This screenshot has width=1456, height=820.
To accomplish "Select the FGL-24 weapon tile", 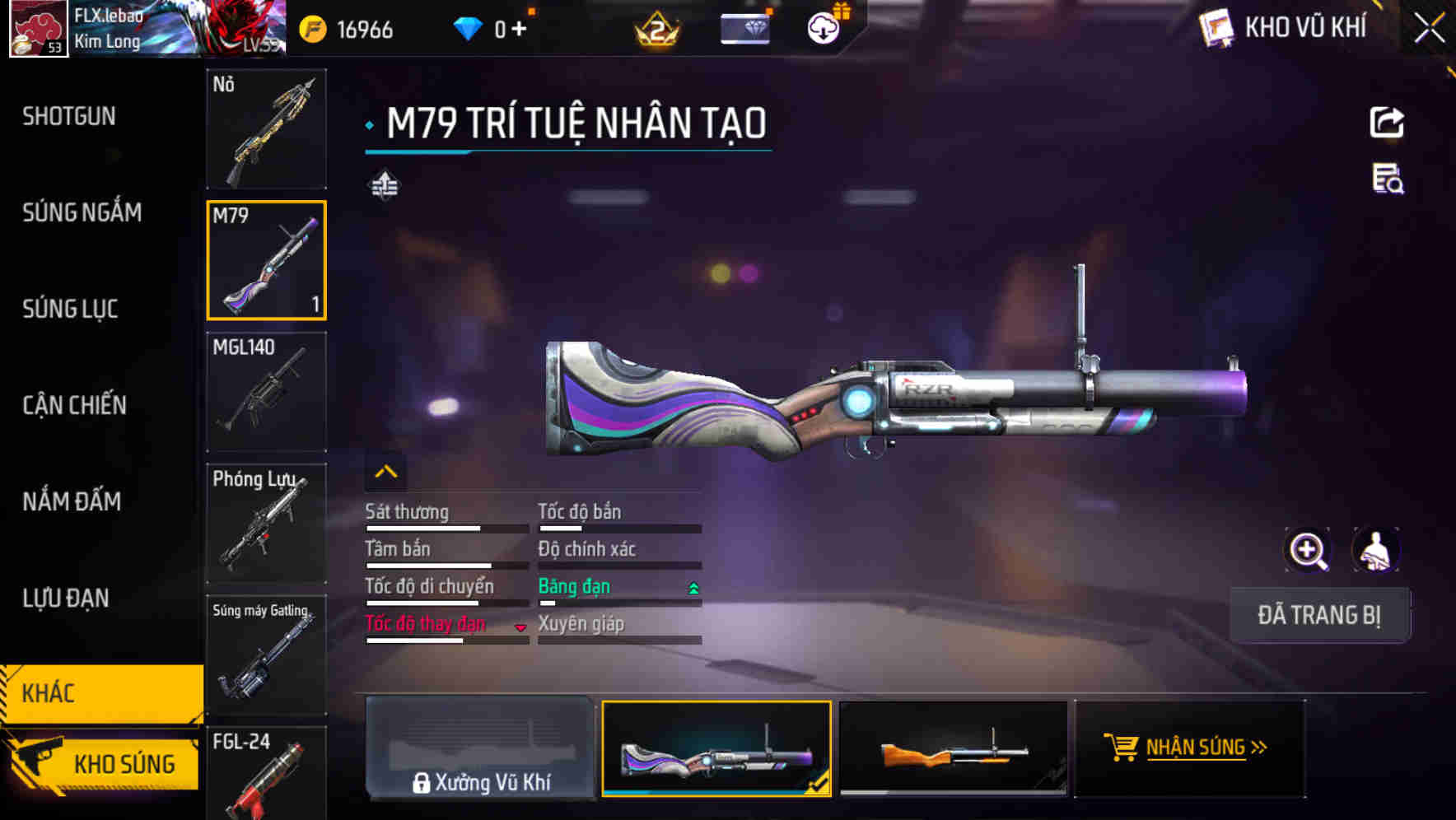I will click(266, 774).
